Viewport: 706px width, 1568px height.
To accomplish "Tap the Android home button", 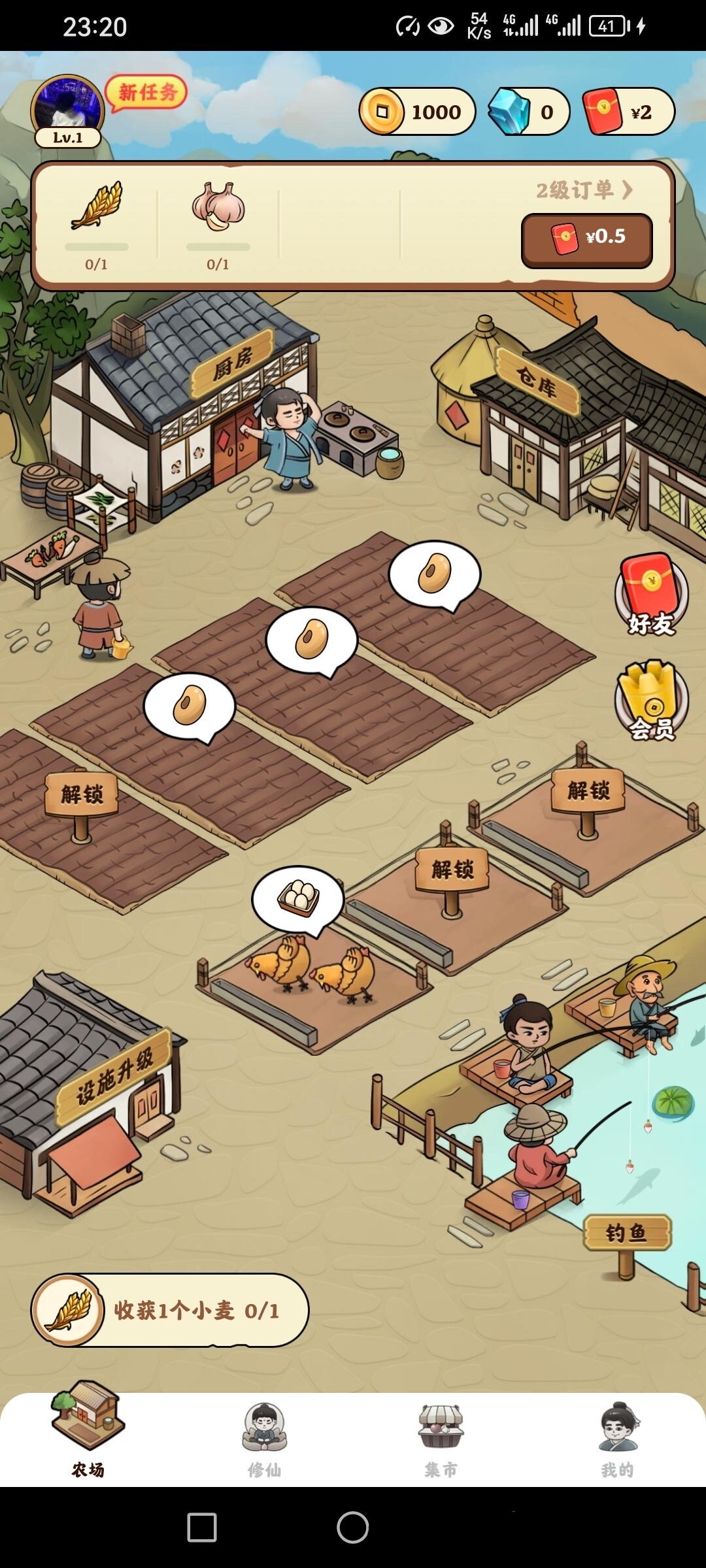I will tap(353, 1527).
